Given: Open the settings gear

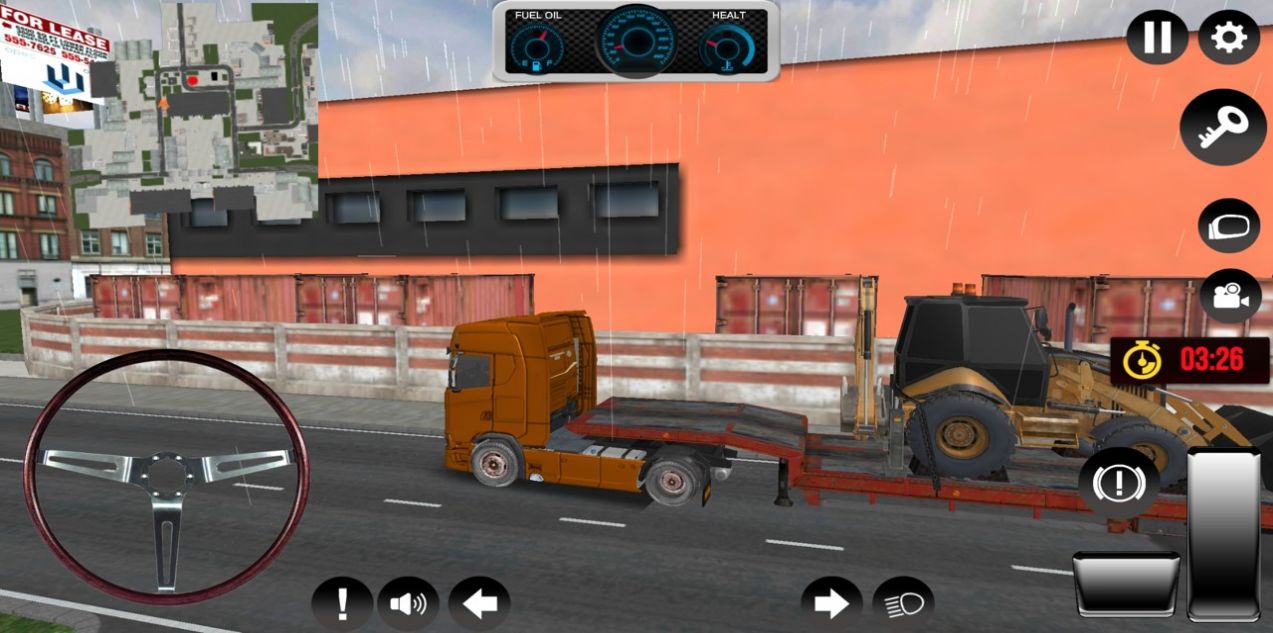Looking at the screenshot, I should [1228, 37].
